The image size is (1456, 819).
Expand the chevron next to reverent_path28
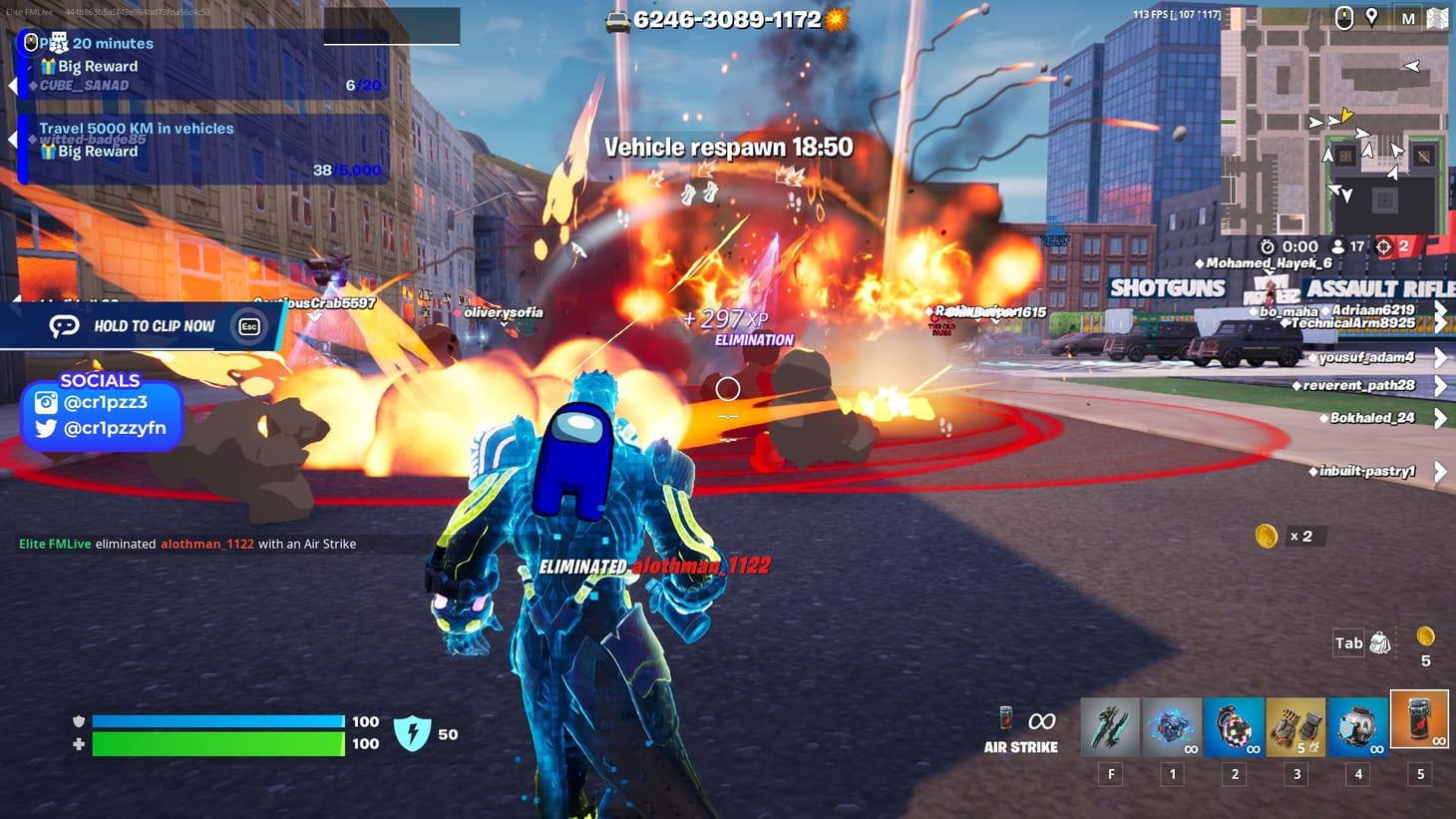click(1439, 385)
